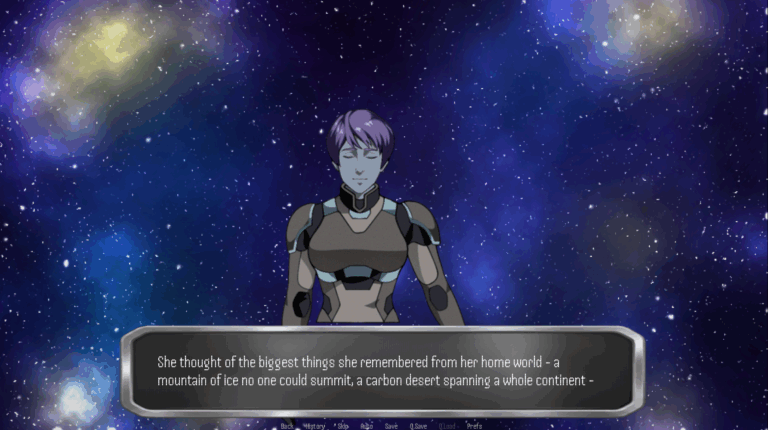Quick save with Q.Save

click(418, 425)
